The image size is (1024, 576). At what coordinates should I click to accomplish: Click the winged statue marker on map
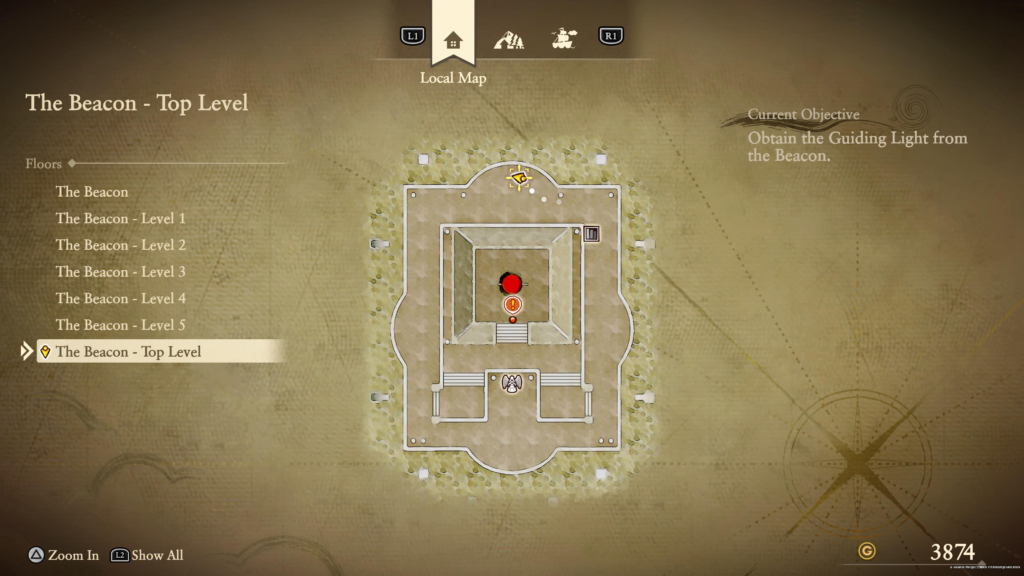(x=513, y=384)
